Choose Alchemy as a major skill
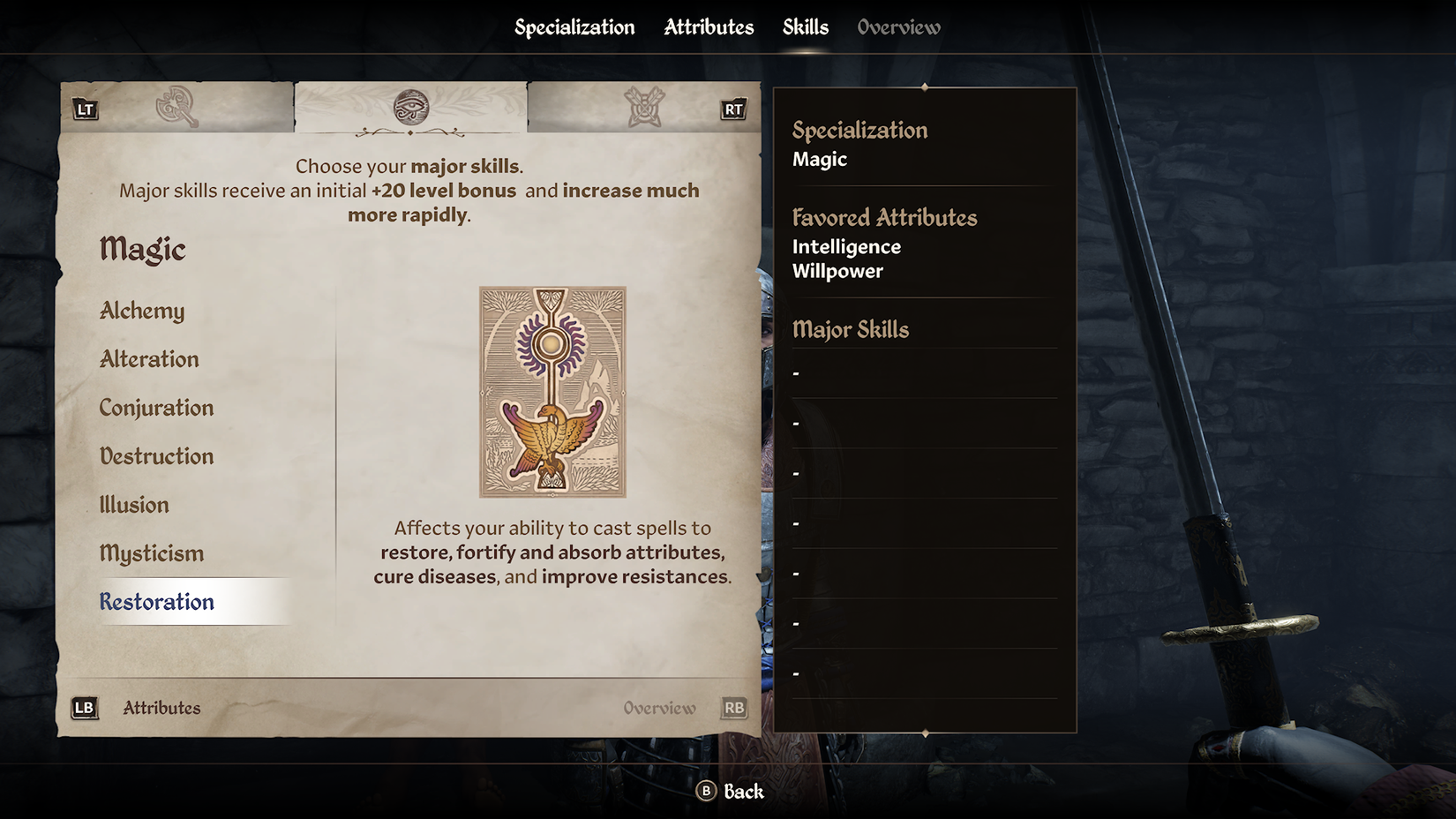Viewport: 1456px width, 819px height. pyautogui.click(x=142, y=311)
